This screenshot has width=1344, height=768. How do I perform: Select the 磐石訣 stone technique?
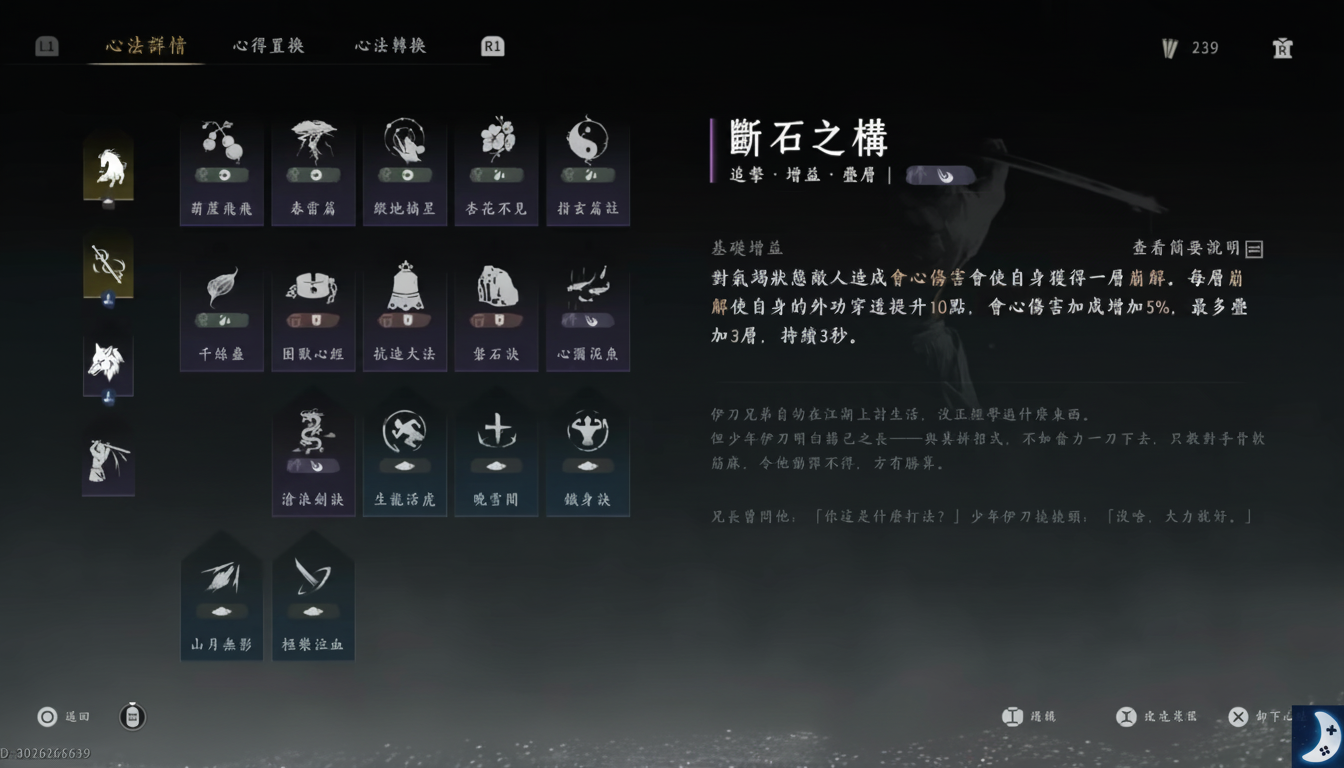pos(496,310)
